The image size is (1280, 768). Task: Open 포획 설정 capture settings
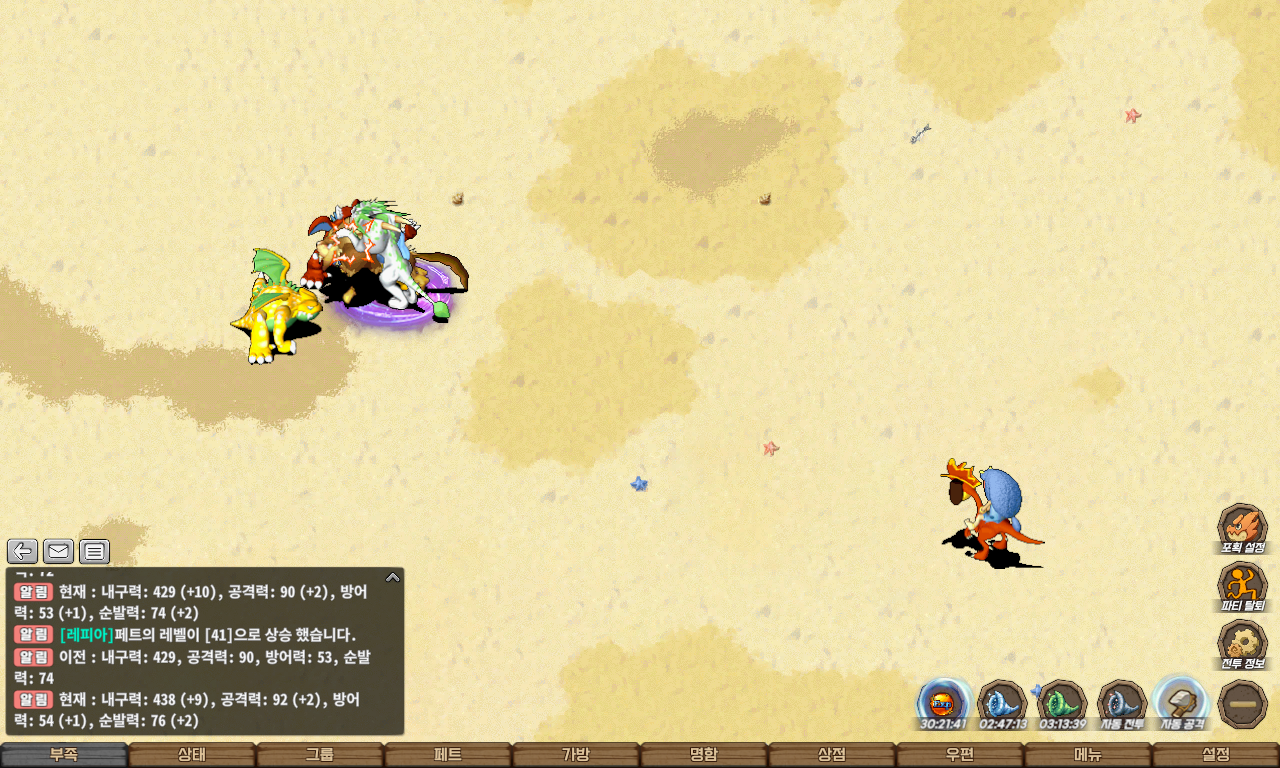[x=1242, y=529]
